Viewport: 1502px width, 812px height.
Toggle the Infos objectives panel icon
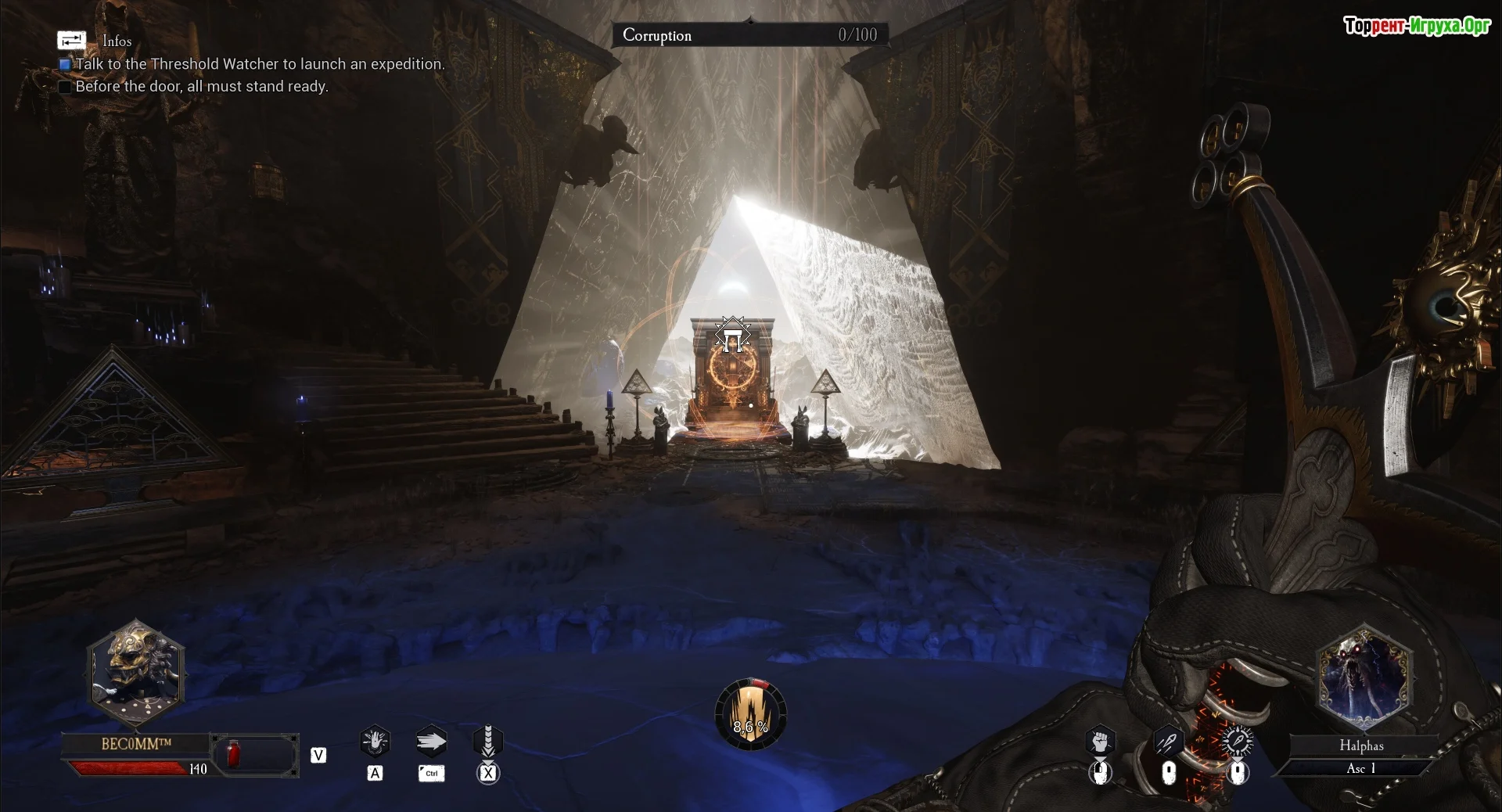[x=71, y=40]
